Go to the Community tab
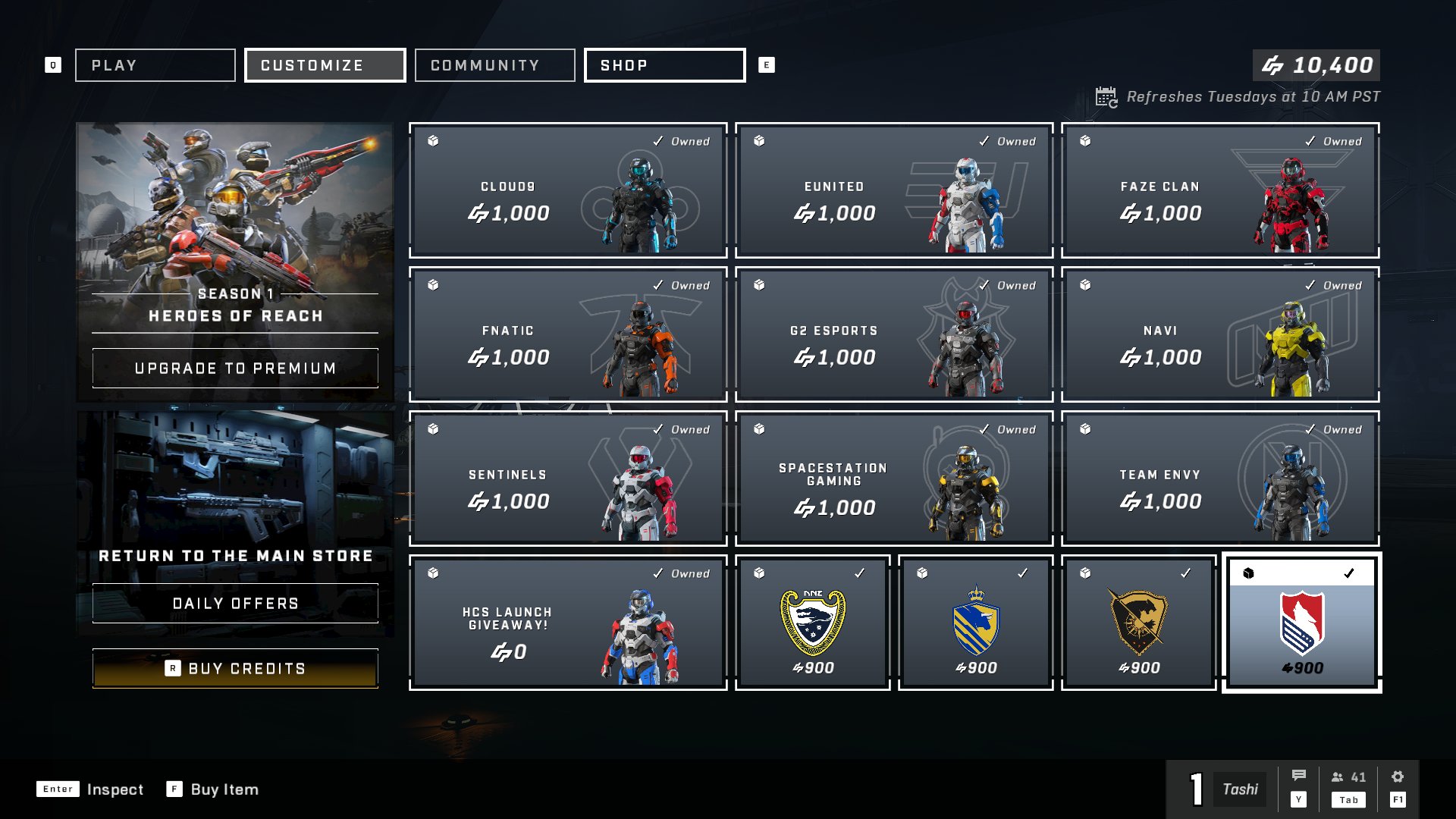Image resolution: width=1456 pixels, height=819 pixels. pos(494,65)
